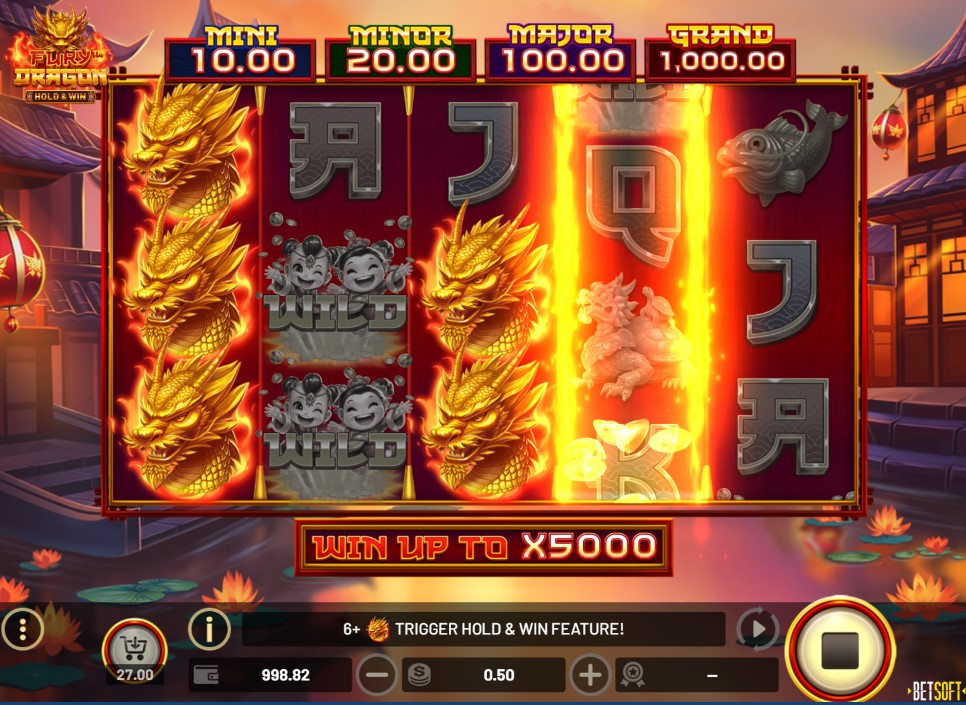This screenshot has height=705, width=966.
Task: Increase the bet amount
Action: click(x=590, y=675)
